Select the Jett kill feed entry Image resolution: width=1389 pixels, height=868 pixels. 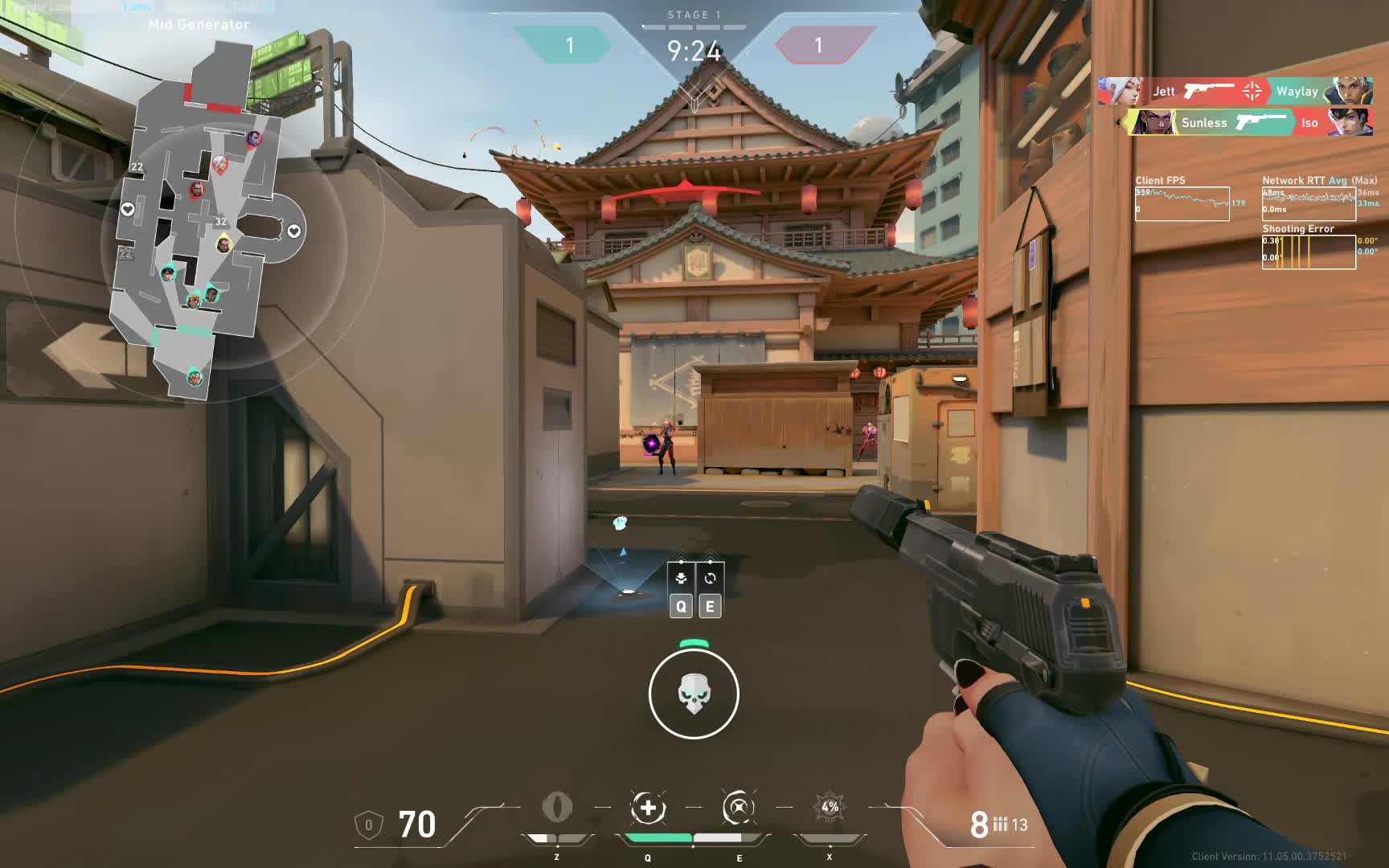[x=1164, y=92]
